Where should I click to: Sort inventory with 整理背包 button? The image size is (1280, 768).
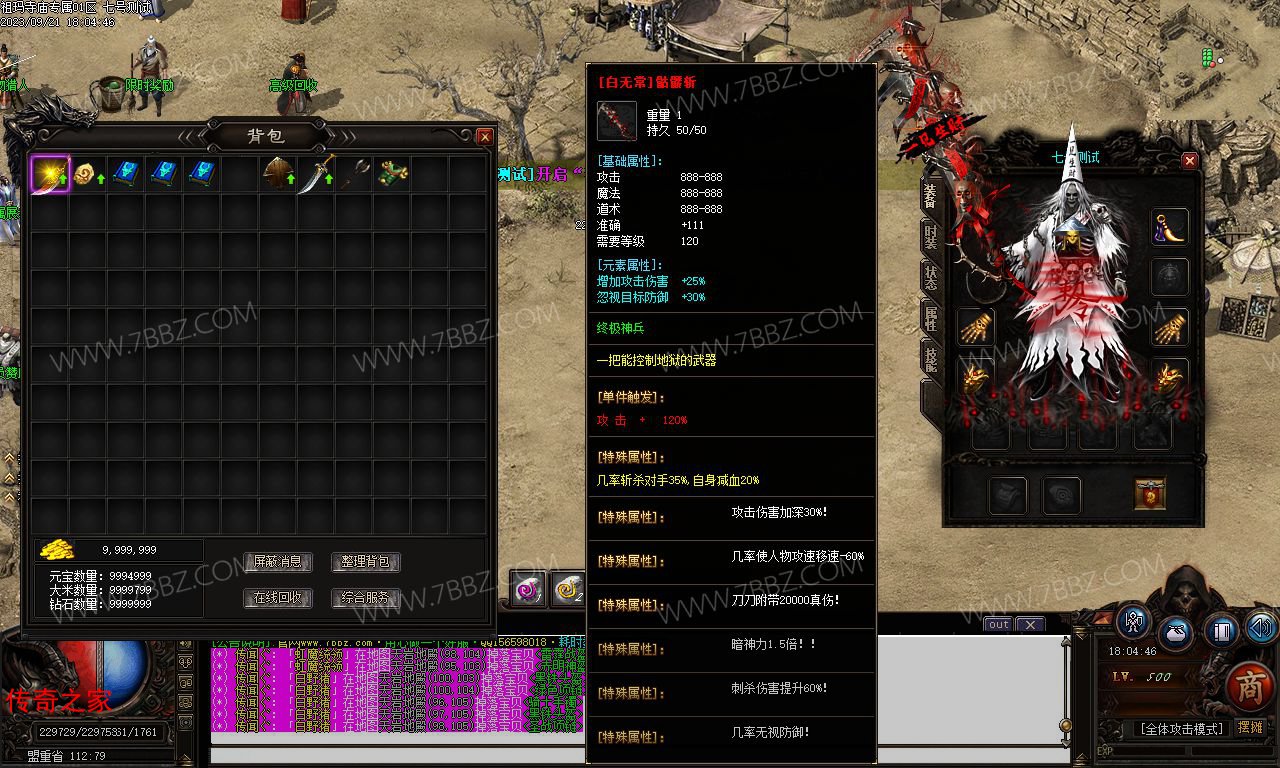pos(365,562)
